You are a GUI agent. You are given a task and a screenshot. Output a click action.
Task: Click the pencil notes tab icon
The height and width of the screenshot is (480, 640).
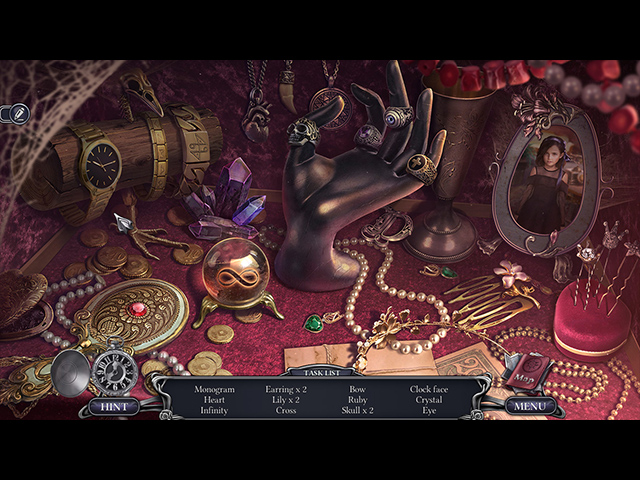(15, 113)
